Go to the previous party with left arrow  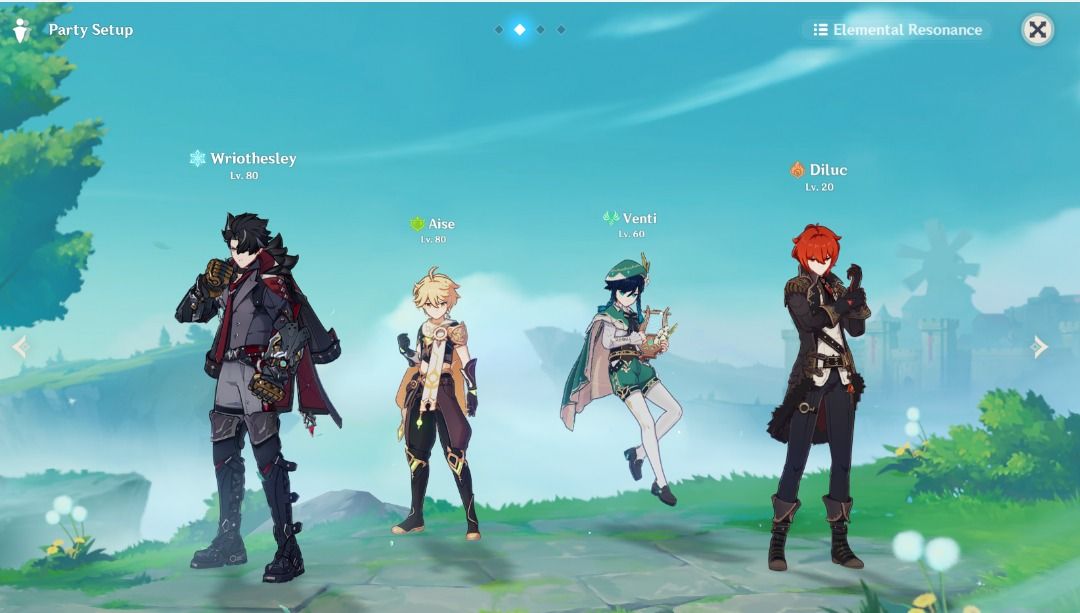[x=20, y=347]
